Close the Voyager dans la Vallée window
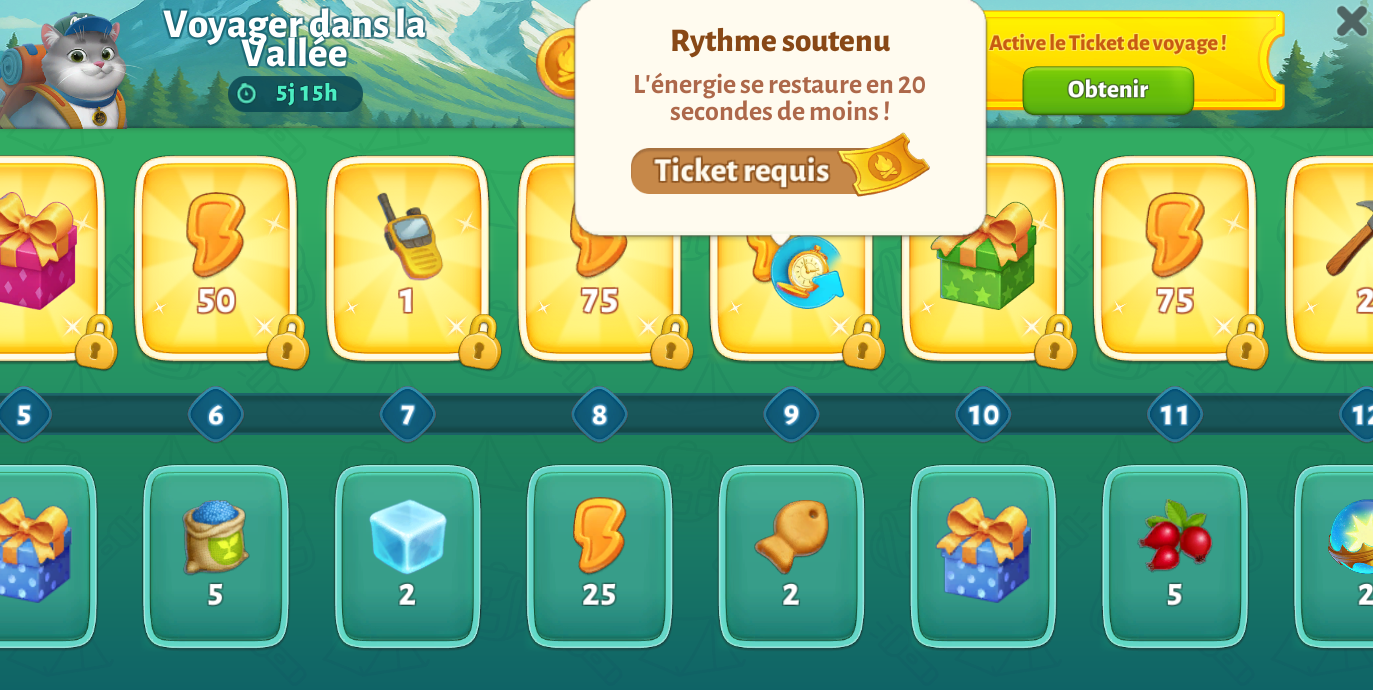The height and width of the screenshot is (690, 1373). (x=1350, y=20)
